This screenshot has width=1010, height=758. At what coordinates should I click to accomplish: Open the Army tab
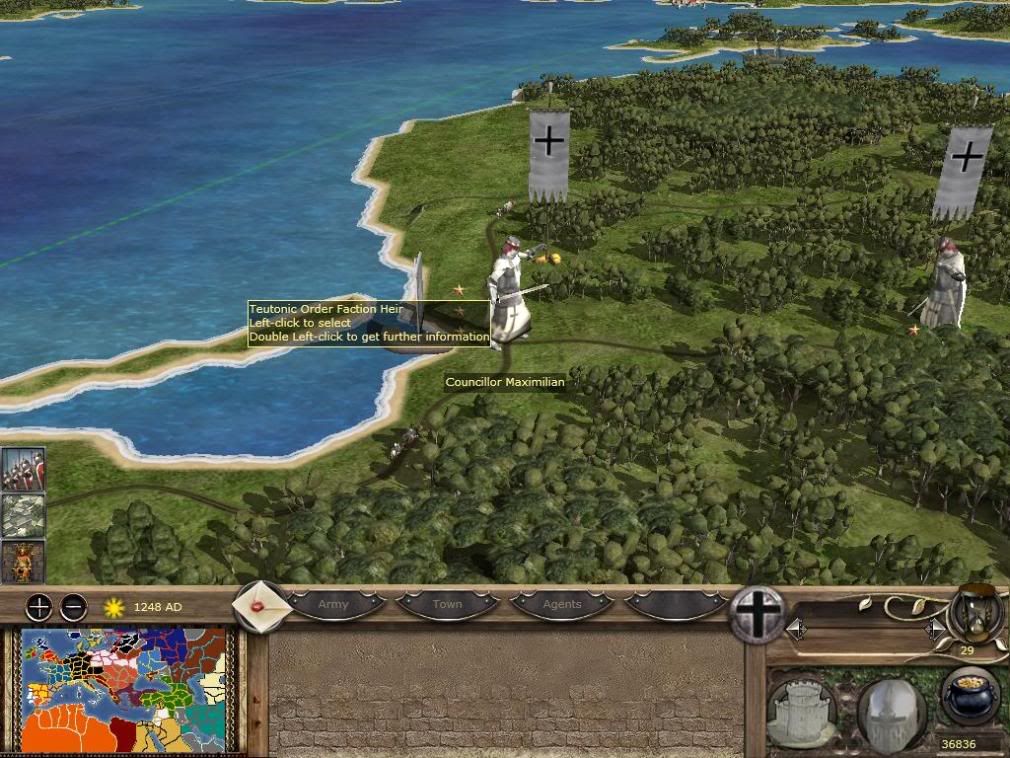(x=334, y=605)
